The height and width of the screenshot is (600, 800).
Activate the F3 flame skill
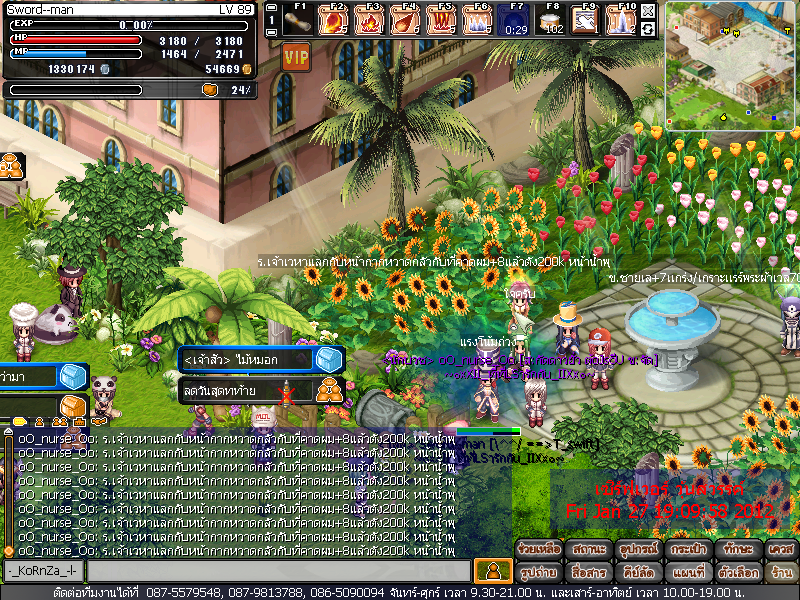pyautogui.click(x=371, y=19)
